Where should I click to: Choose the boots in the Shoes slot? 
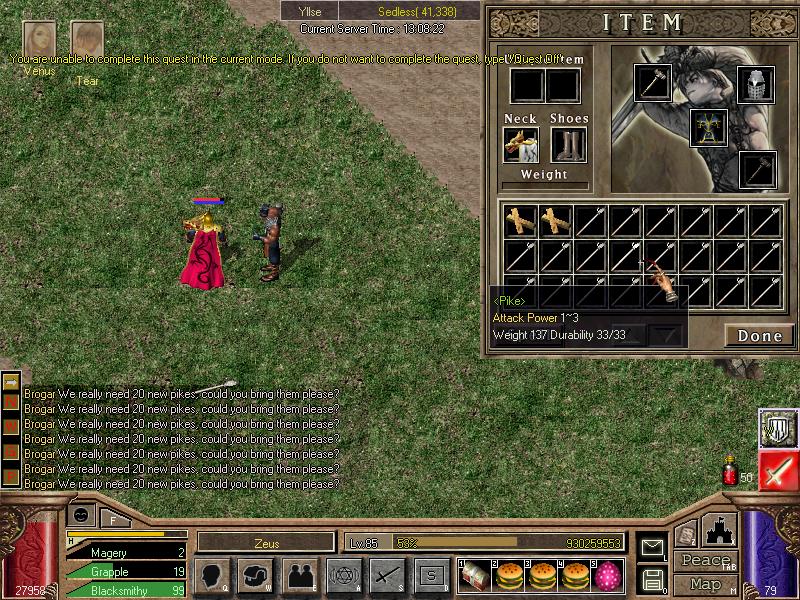pos(569,145)
